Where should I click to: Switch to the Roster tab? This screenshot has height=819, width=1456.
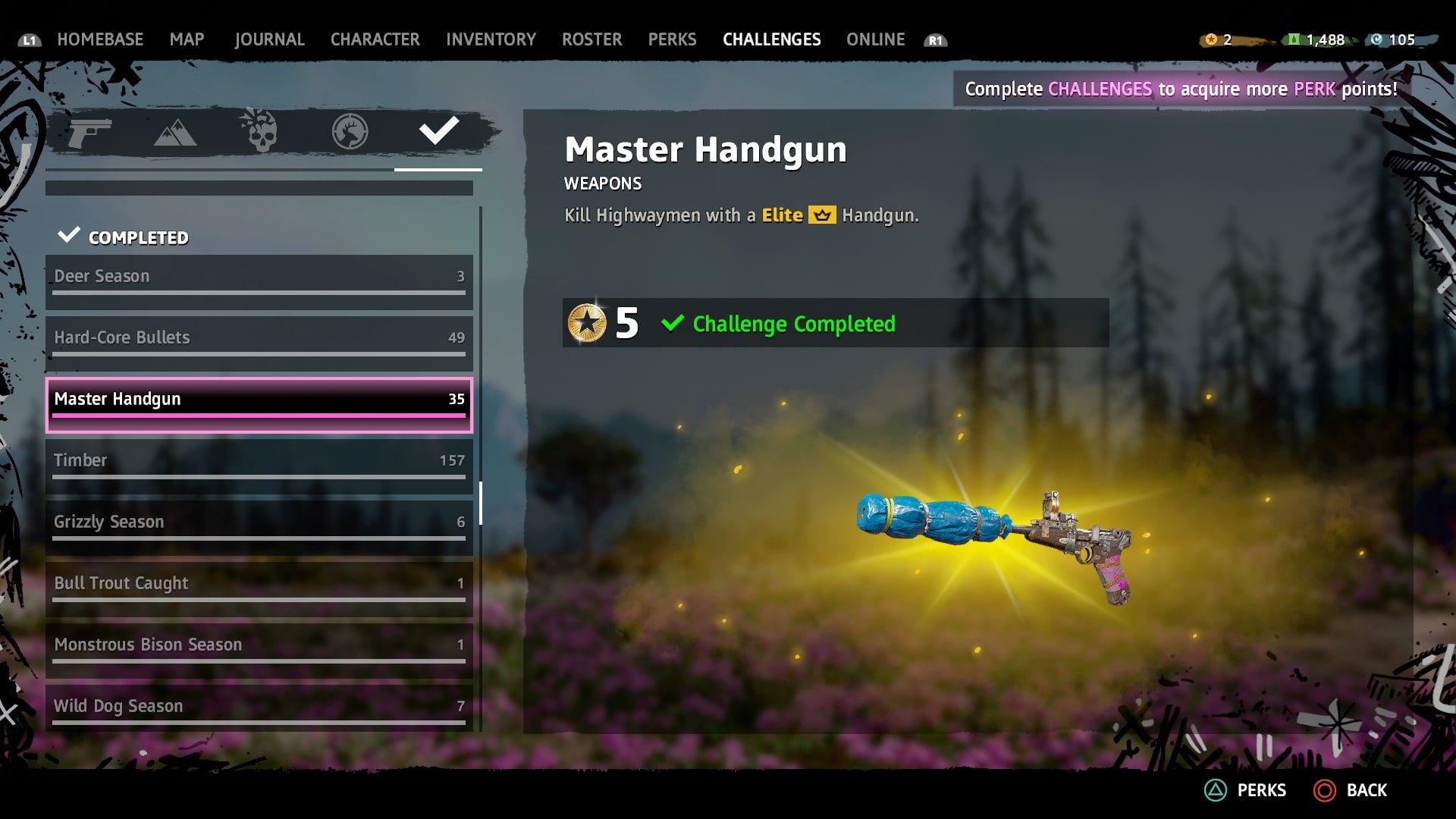591,39
